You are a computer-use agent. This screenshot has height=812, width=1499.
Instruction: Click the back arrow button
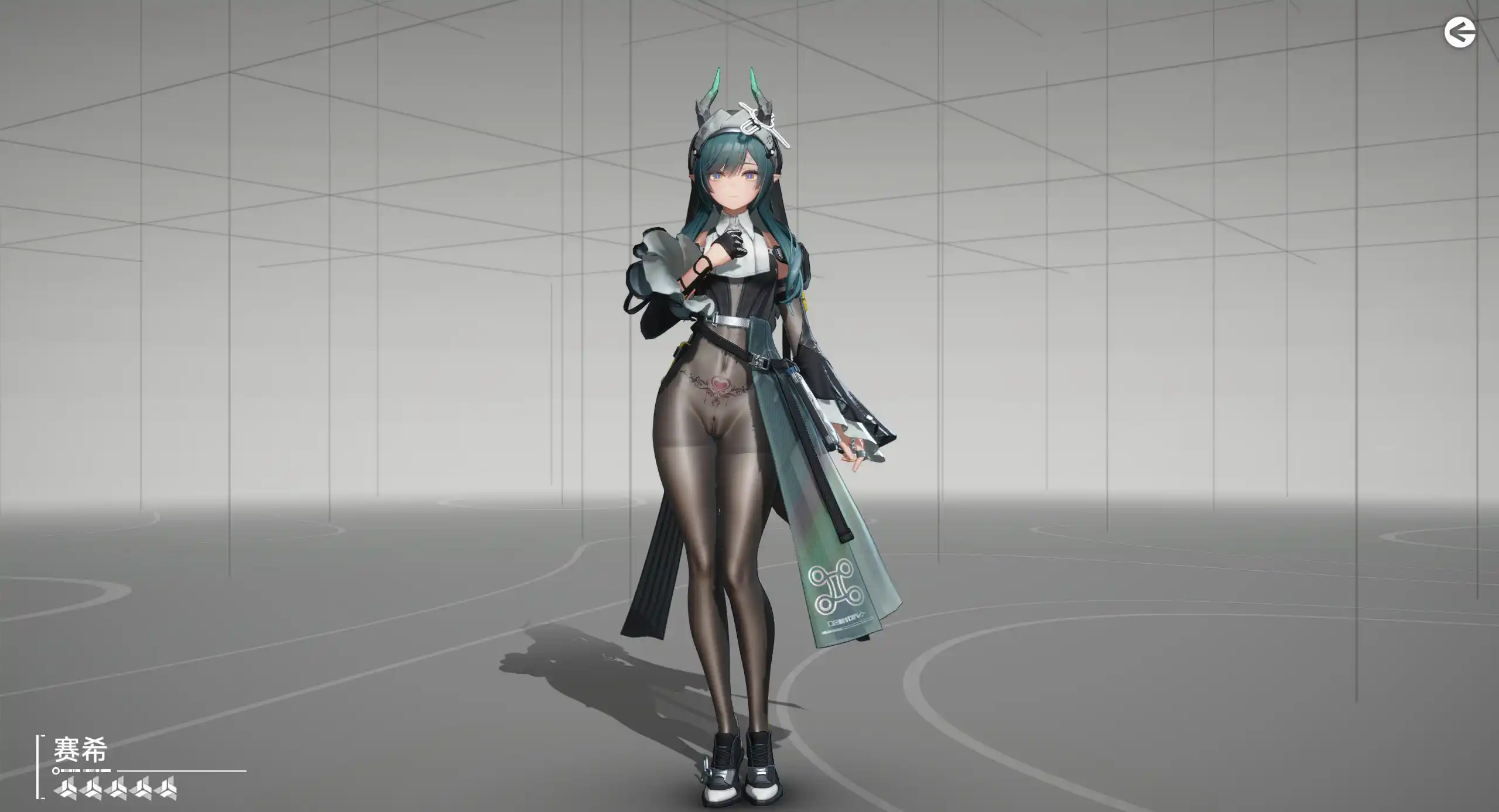point(1459,33)
